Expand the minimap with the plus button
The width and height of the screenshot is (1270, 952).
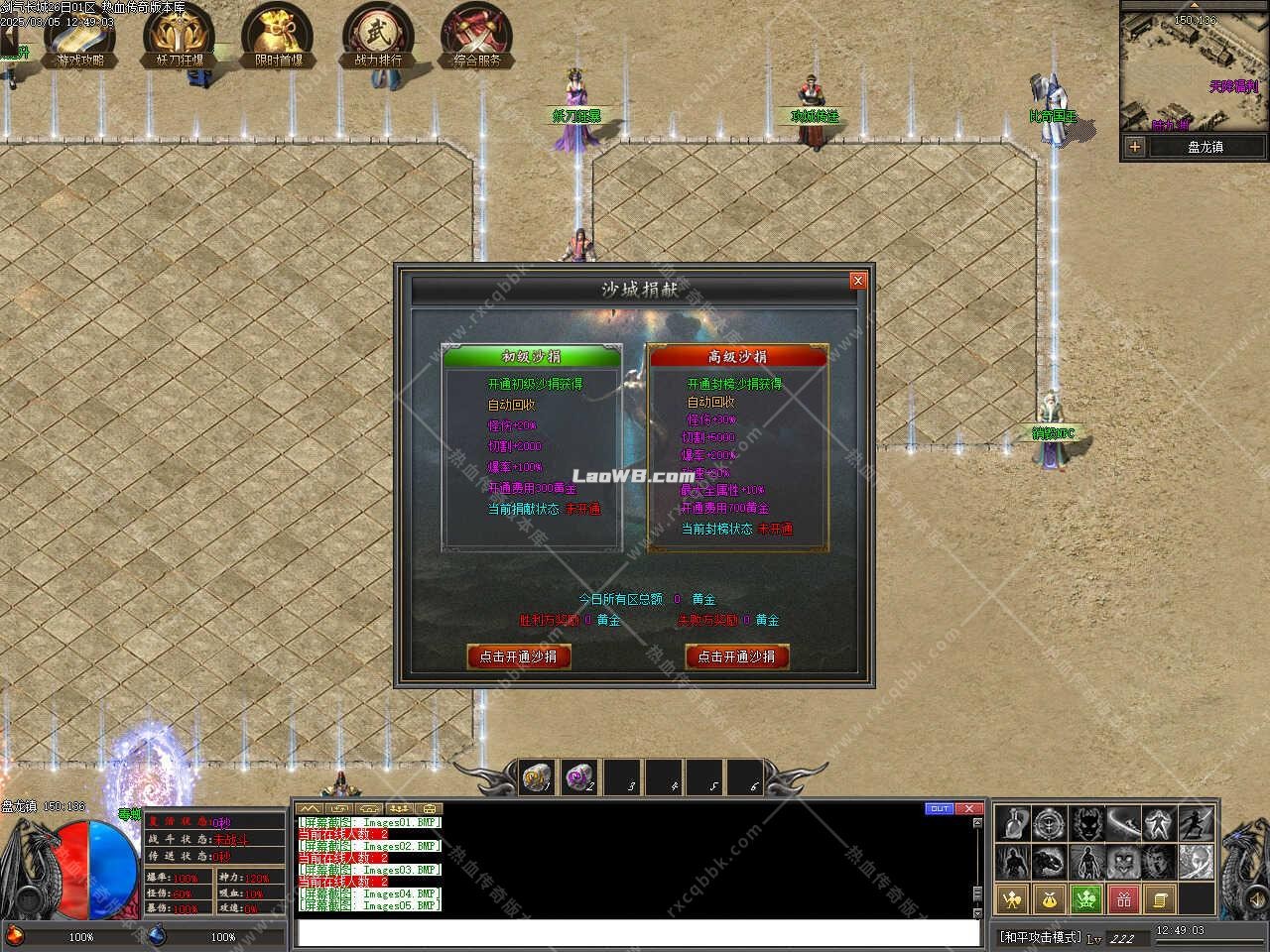pos(1134,147)
